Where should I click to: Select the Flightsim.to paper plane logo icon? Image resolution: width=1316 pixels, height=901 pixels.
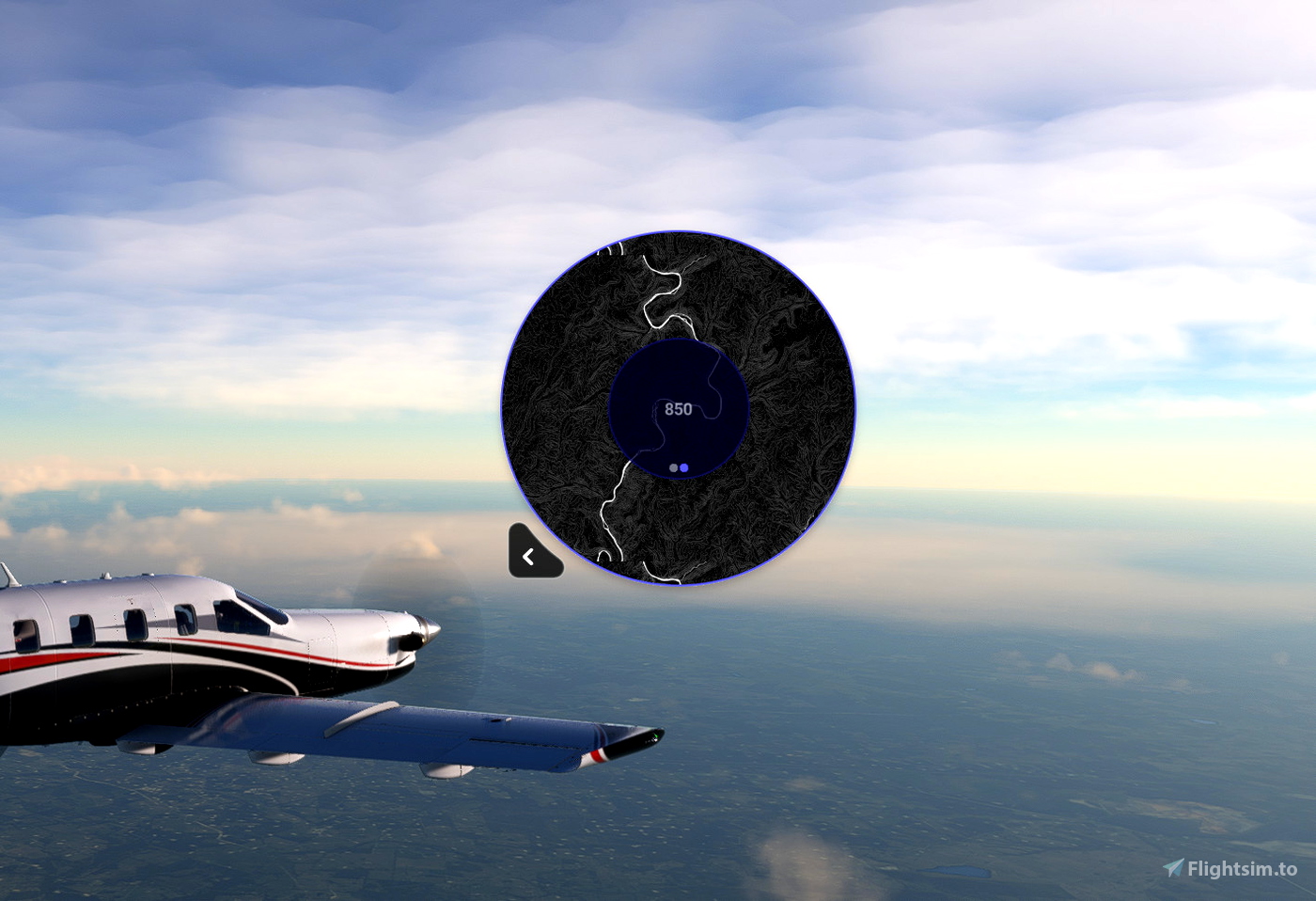click(1174, 869)
